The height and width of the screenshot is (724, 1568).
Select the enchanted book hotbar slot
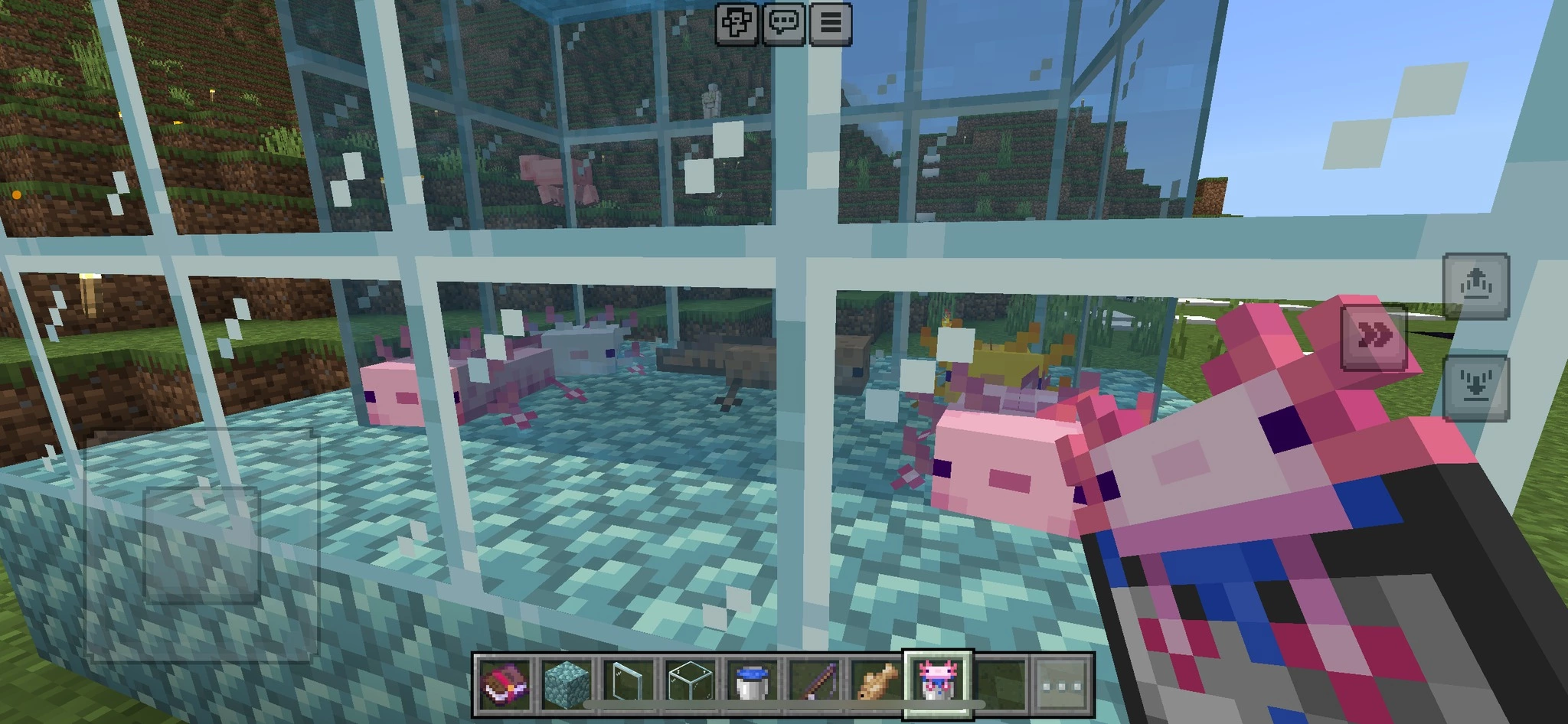click(505, 683)
